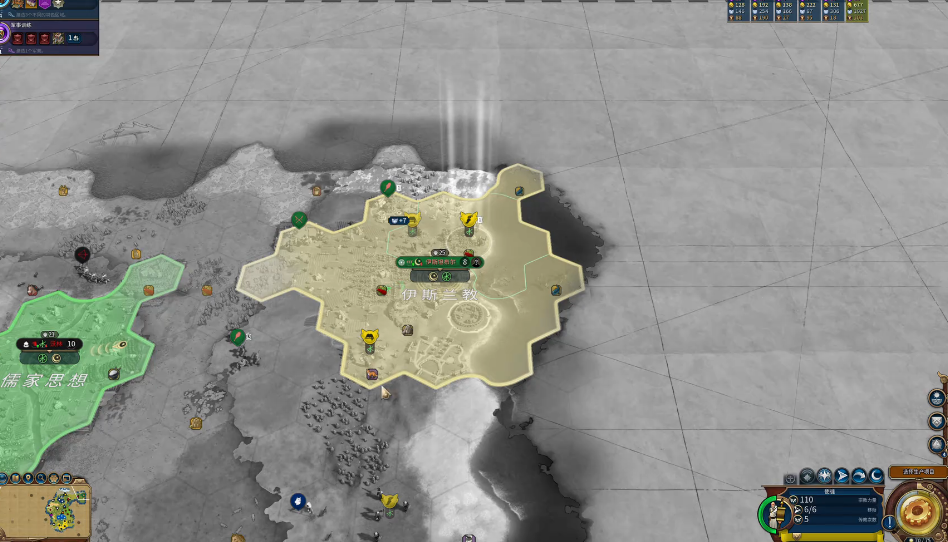
Task: Click the top round button on right edge
Action: pyautogui.click(x=937, y=397)
